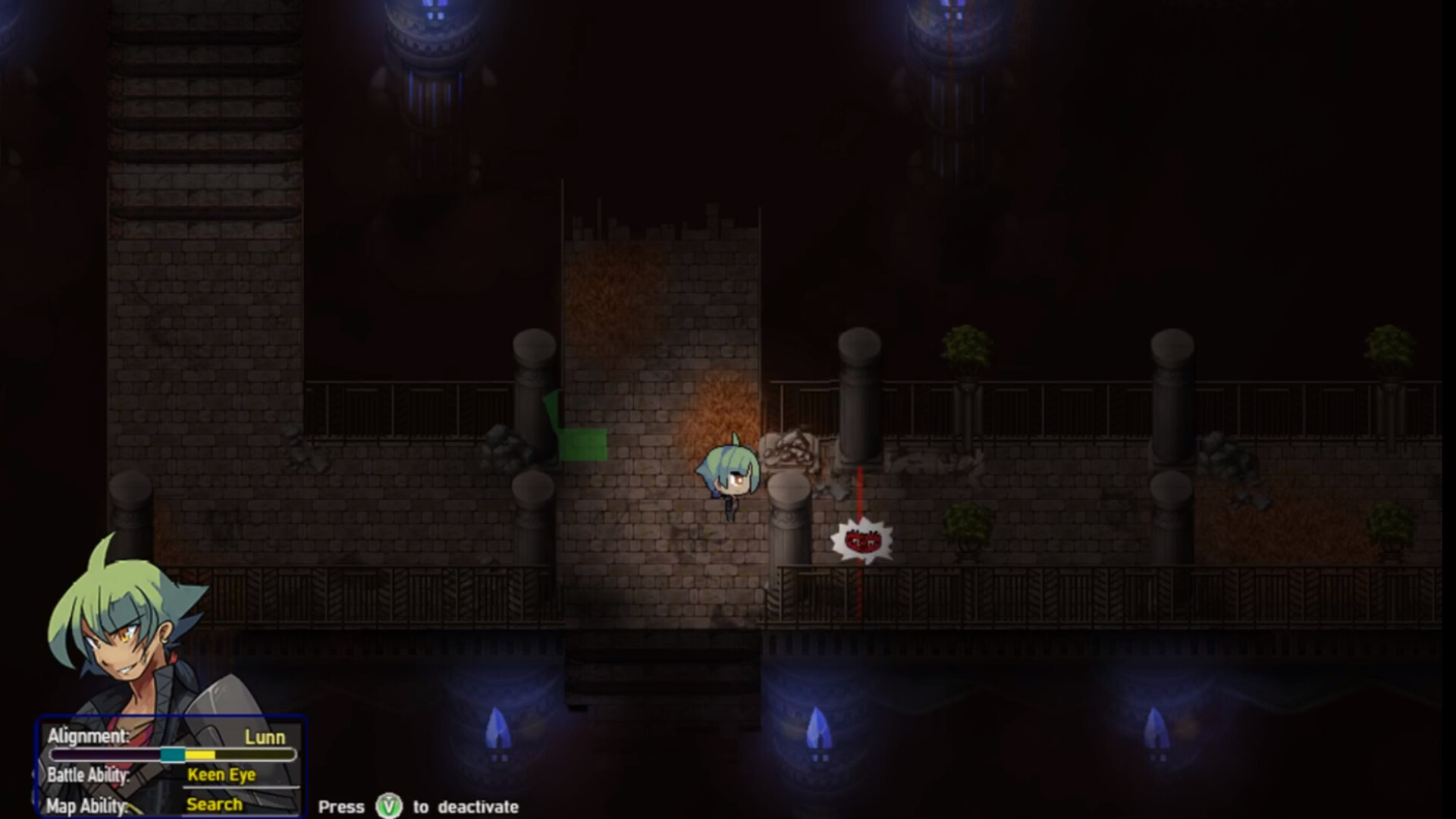Open the Battle Ability selection
The image size is (1456, 819).
click(x=89, y=775)
